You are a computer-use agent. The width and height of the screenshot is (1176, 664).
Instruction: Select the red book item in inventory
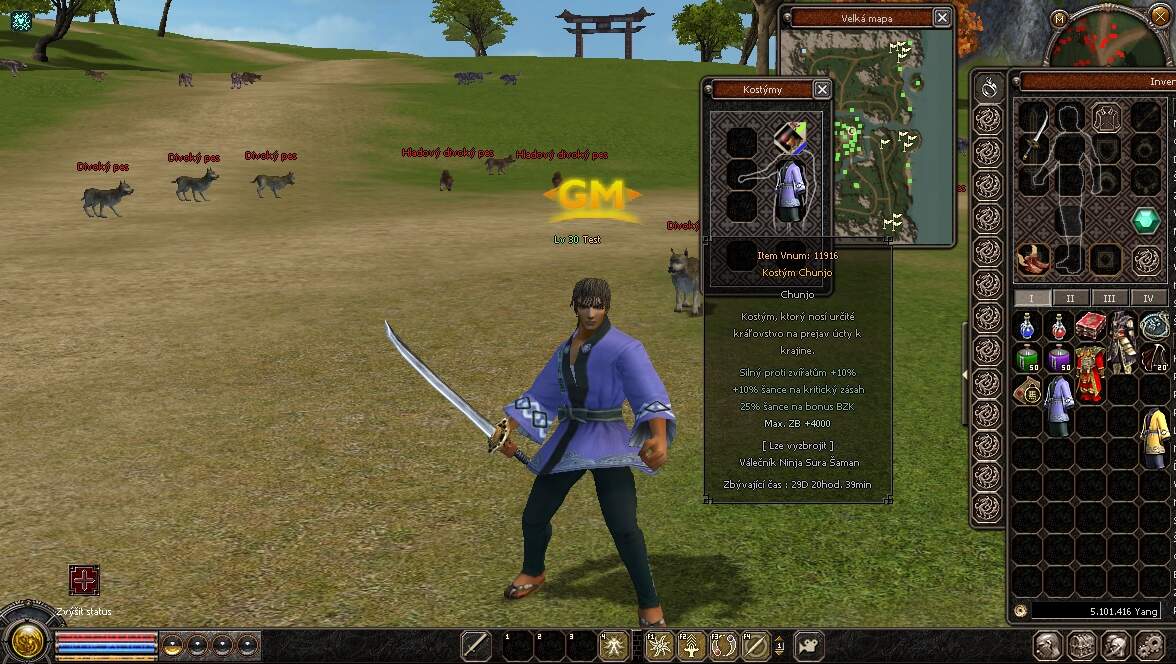tap(1089, 325)
